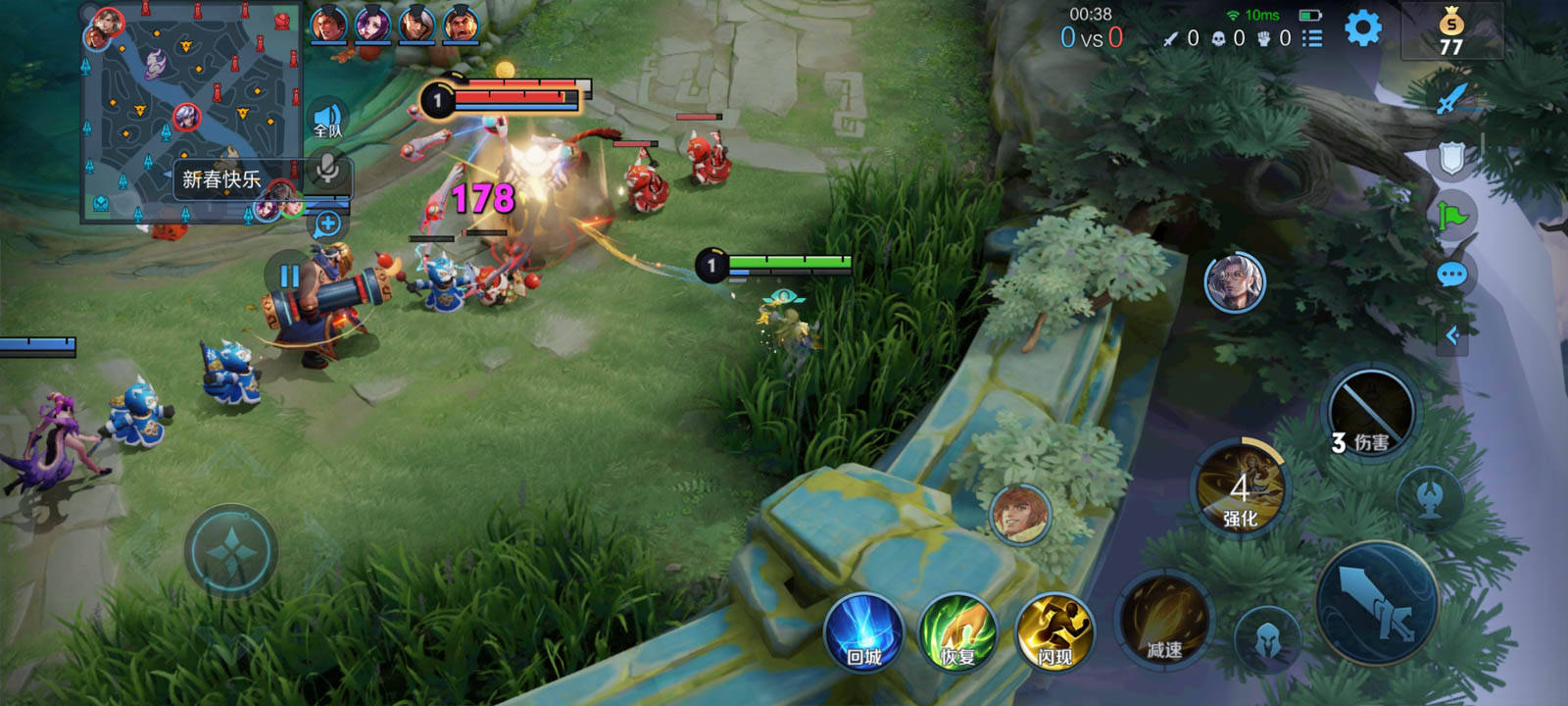Screen dimensions: 1568x706
Task: Select the helmet minion-attack button
Action: (1267, 639)
